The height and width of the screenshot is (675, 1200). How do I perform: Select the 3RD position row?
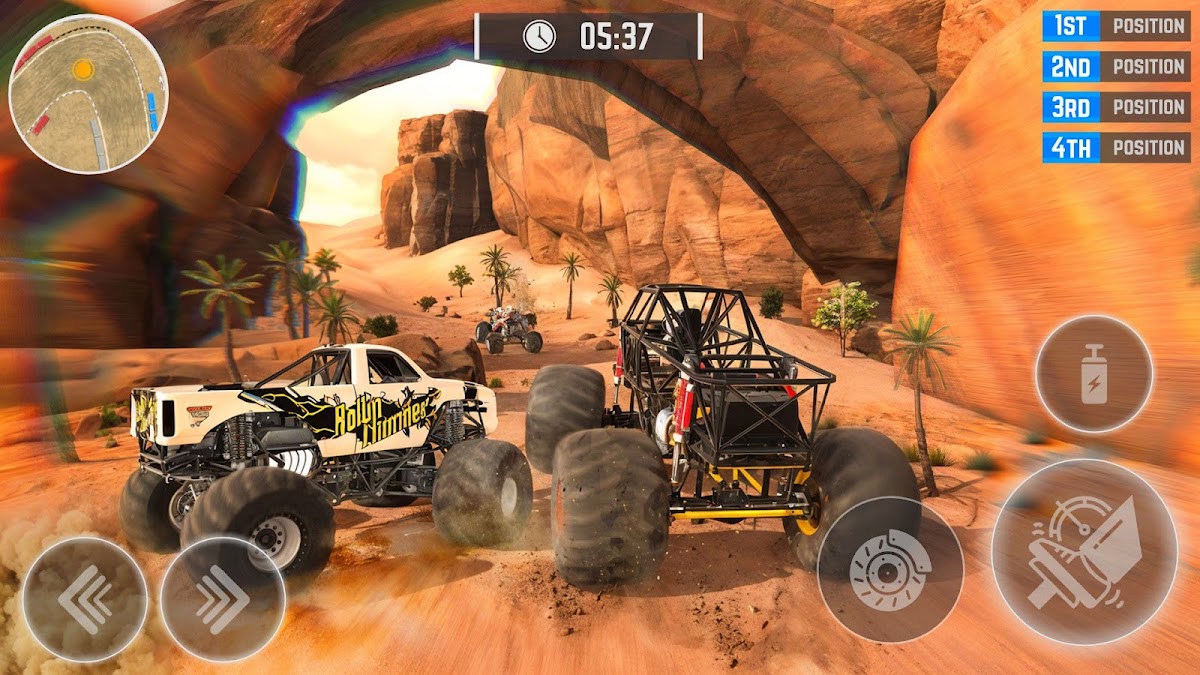pyautogui.click(x=1115, y=107)
